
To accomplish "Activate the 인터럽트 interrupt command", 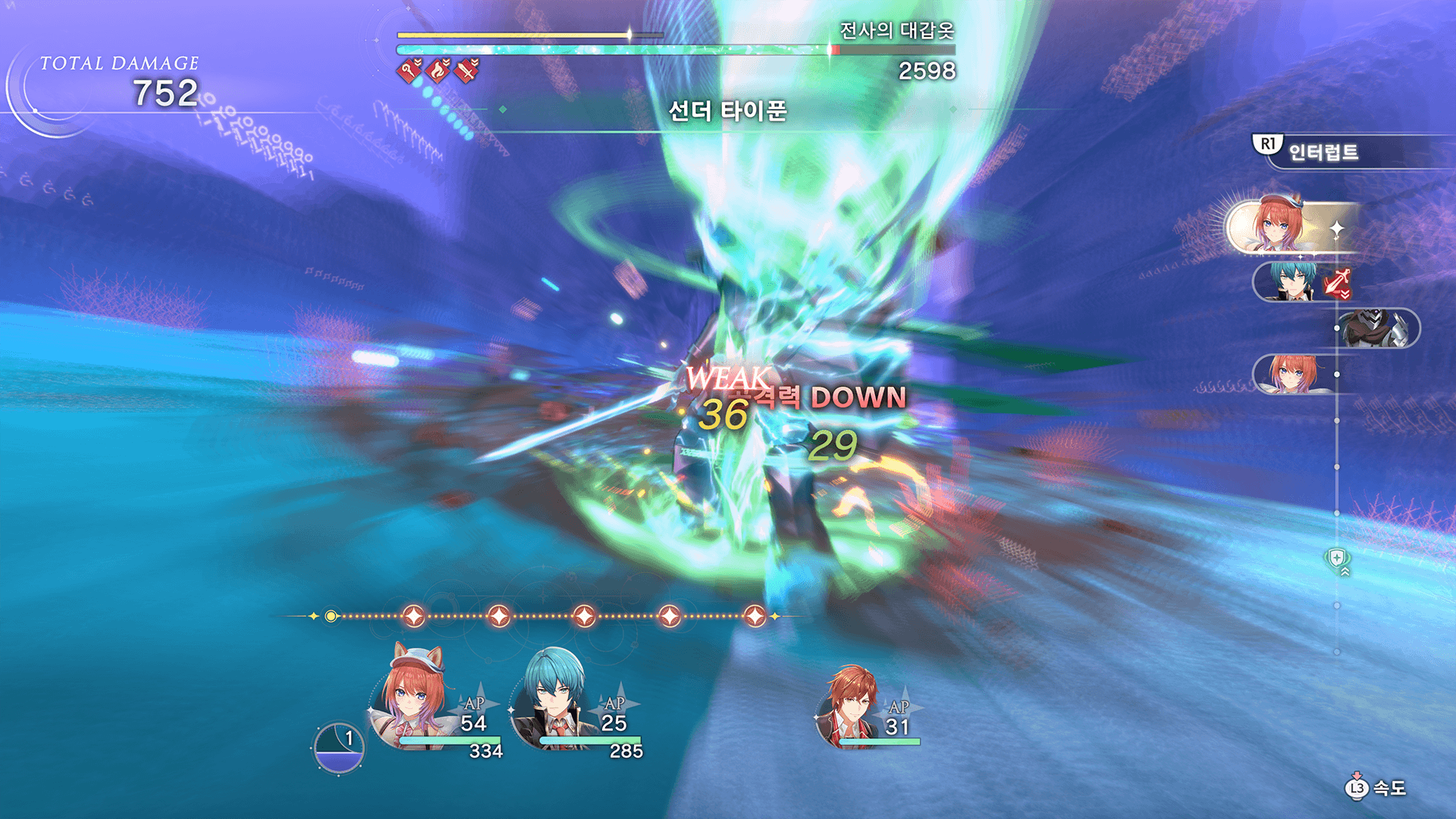I will 1323,152.
